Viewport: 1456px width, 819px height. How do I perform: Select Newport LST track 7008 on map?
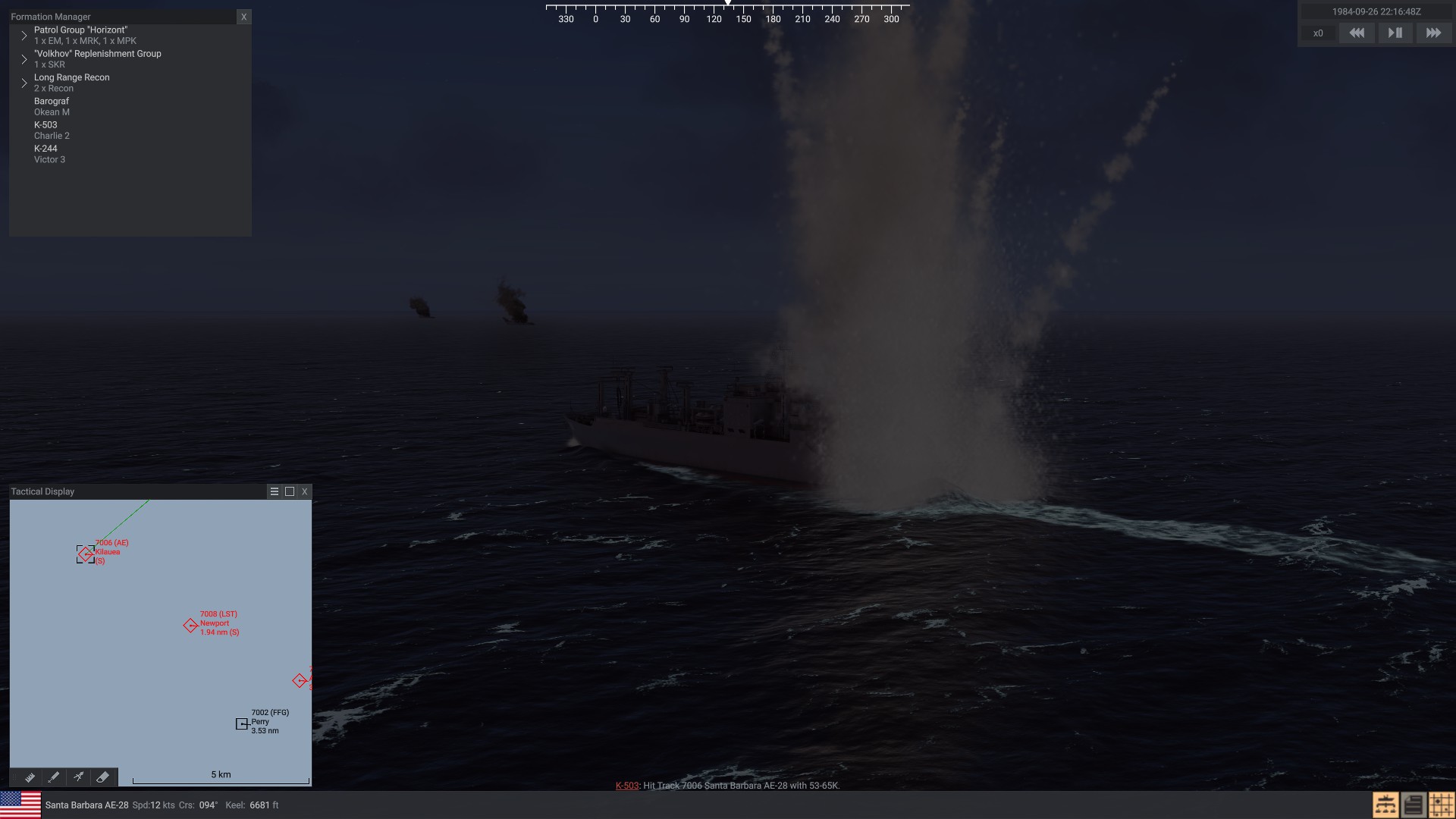(x=190, y=626)
